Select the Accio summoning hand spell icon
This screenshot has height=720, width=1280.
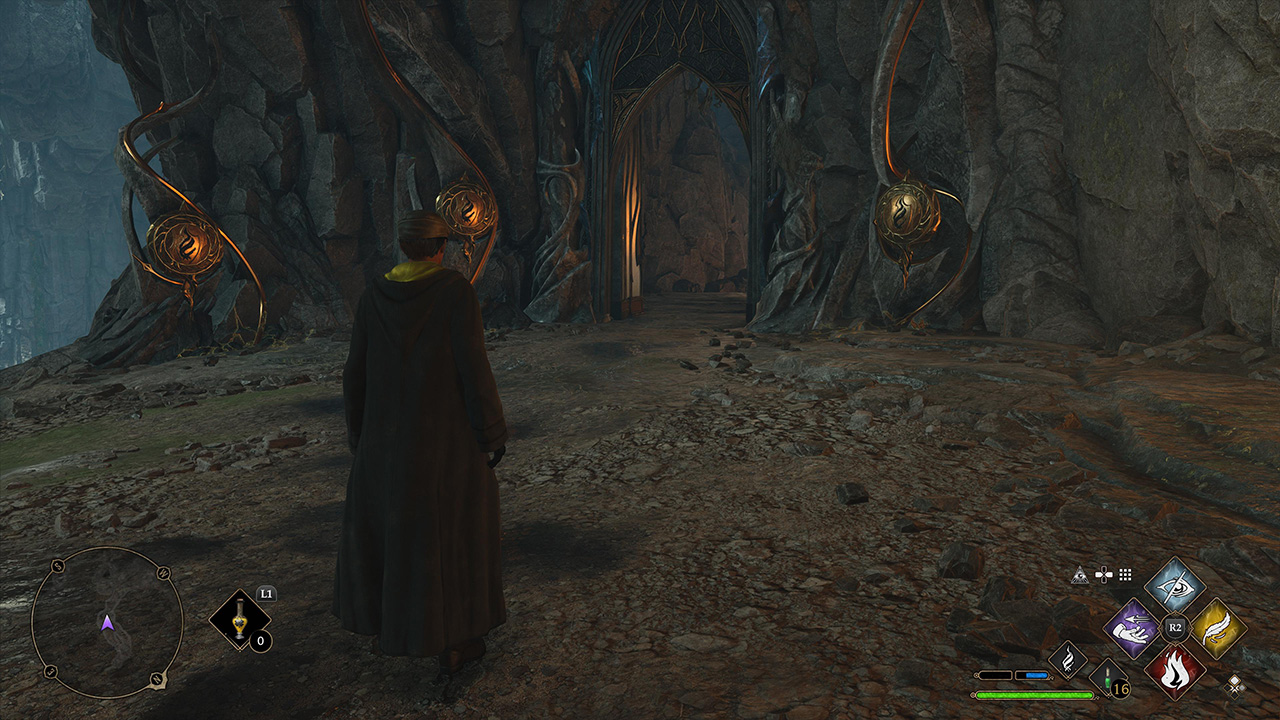(x=1131, y=628)
